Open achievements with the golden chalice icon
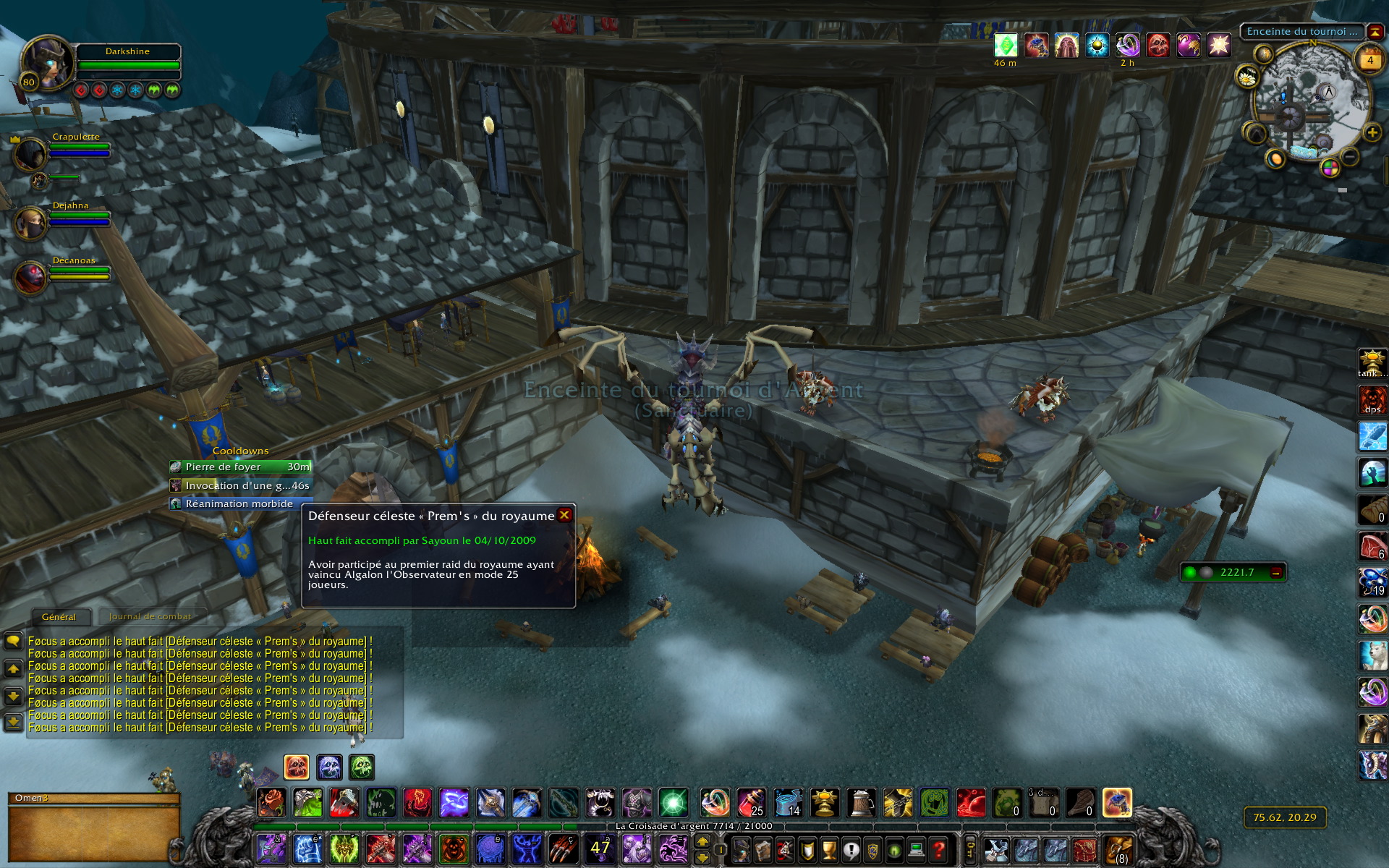 coord(829,849)
